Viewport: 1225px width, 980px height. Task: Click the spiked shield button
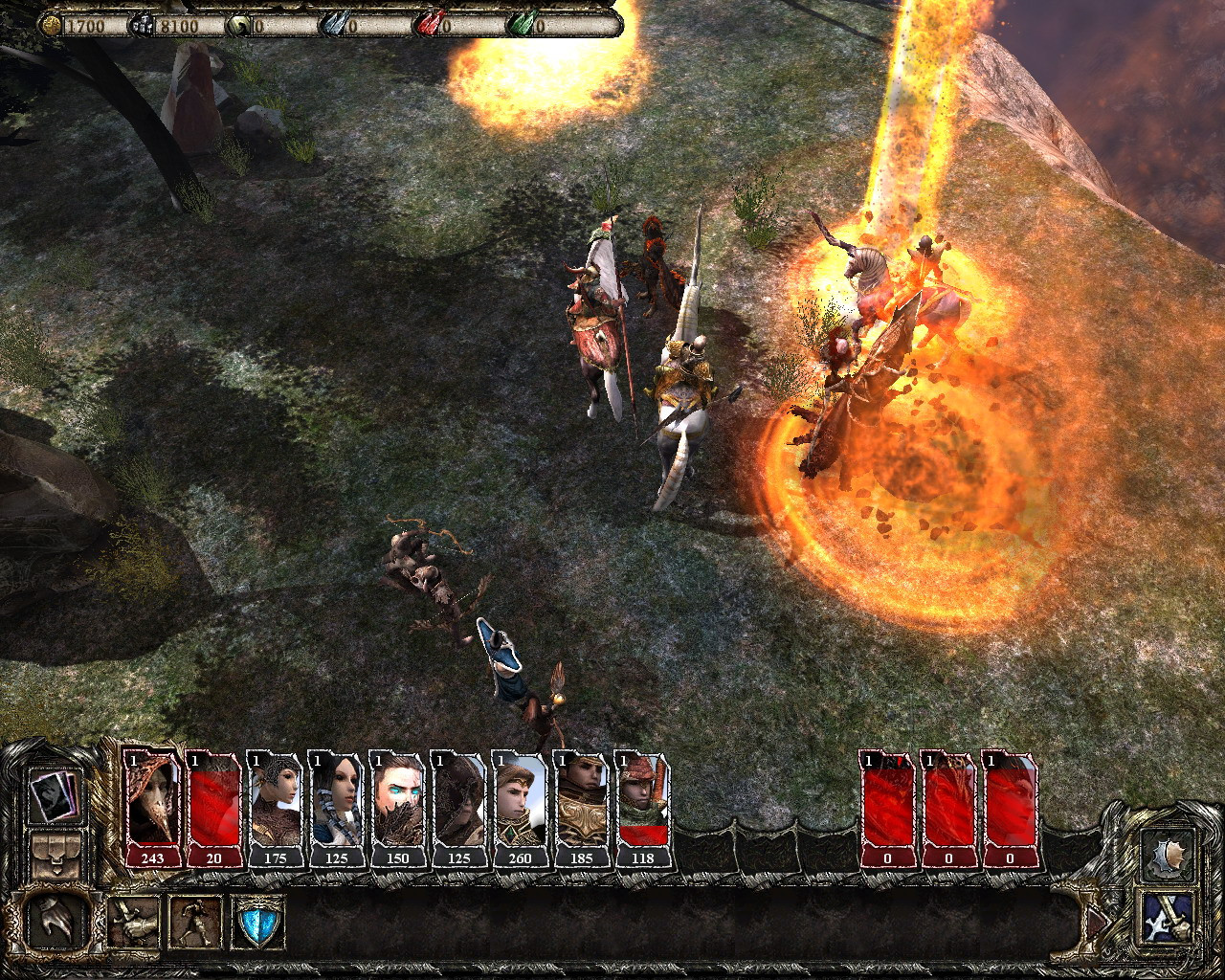click(1169, 855)
